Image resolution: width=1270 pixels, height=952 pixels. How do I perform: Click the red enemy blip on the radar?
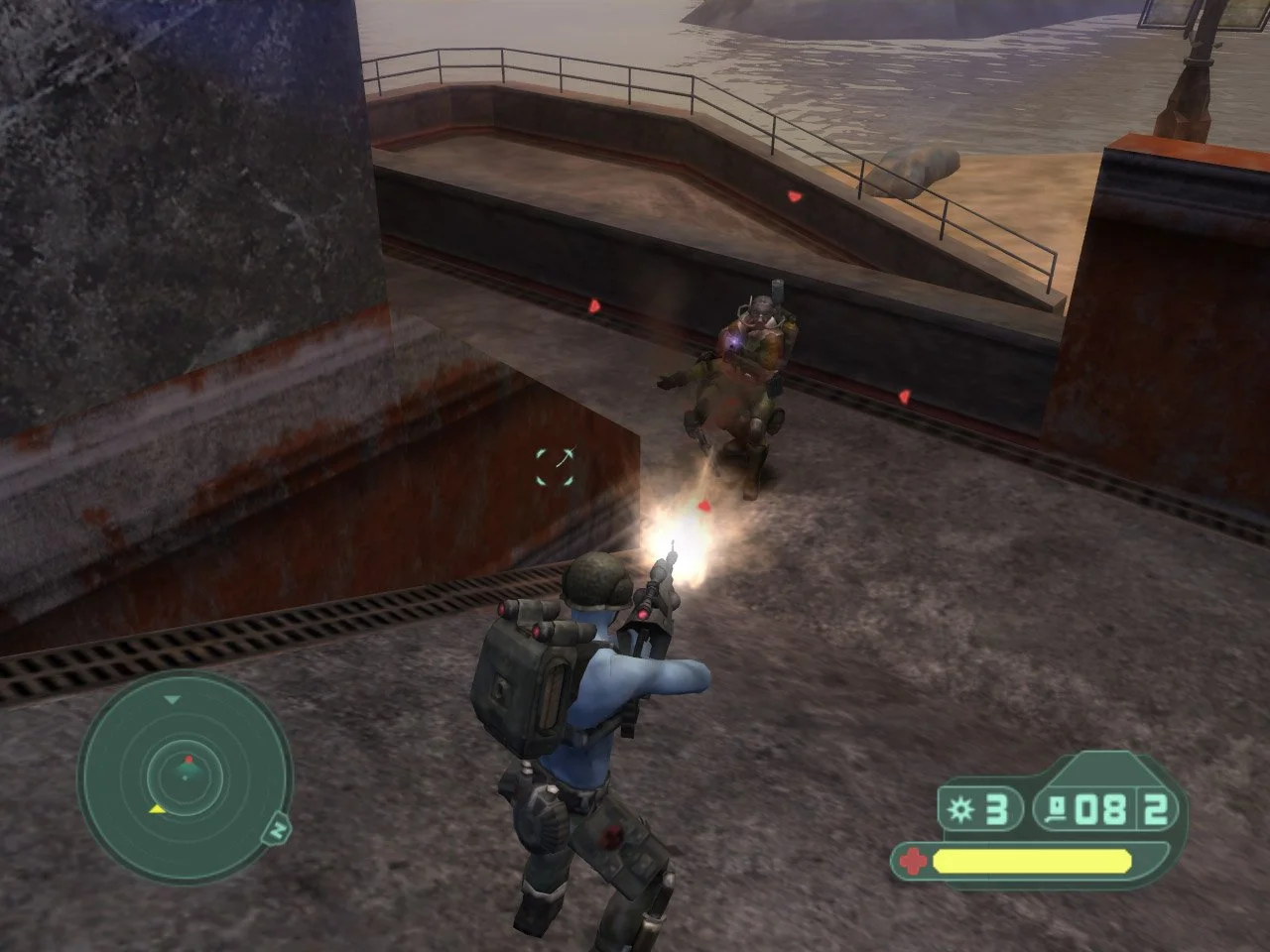[x=190, y=760]
